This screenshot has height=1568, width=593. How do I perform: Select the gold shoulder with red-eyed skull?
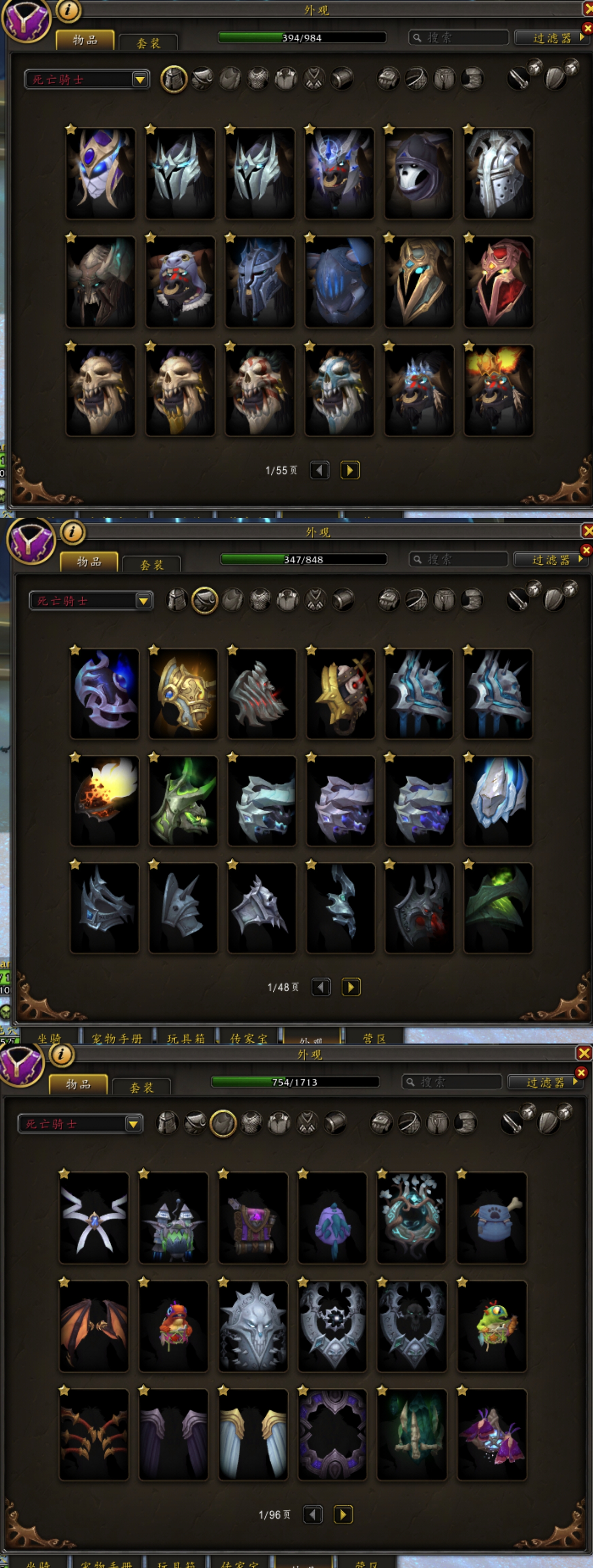340,693
